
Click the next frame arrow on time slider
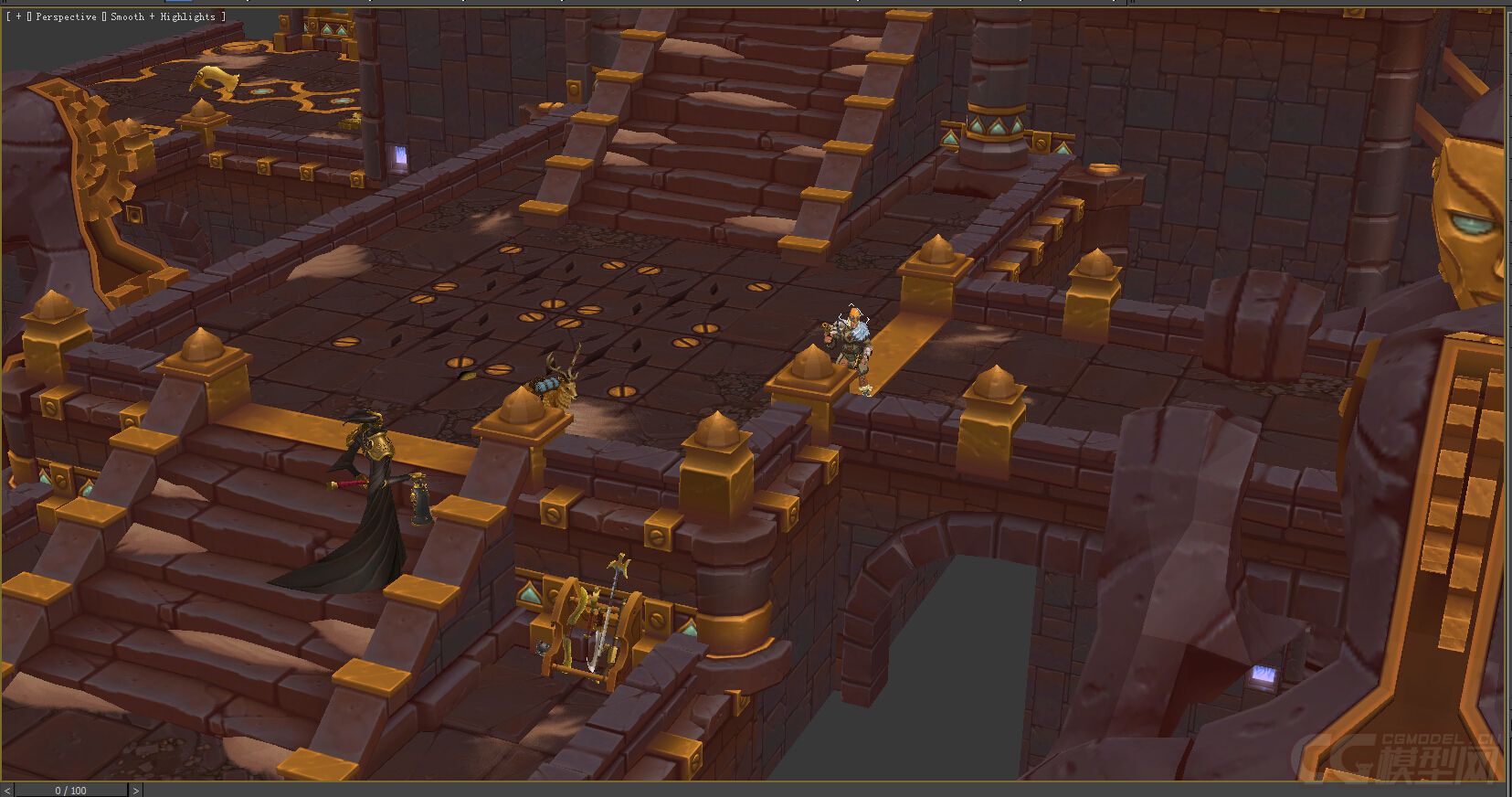pos(136,791)
